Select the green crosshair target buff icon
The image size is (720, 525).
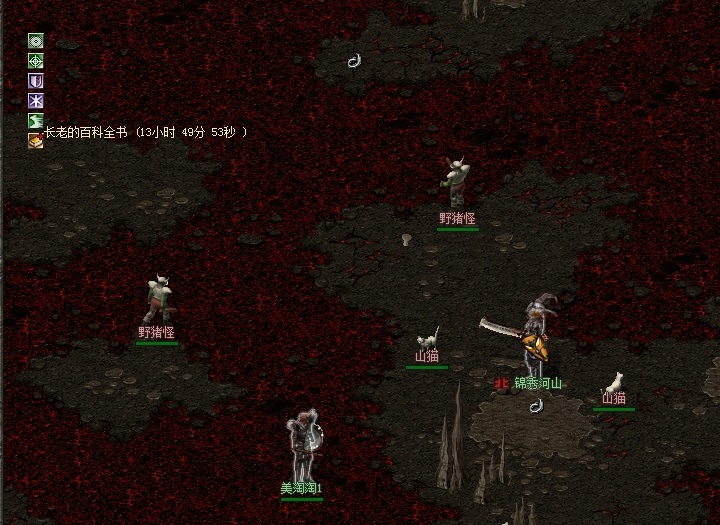[36, 61]
